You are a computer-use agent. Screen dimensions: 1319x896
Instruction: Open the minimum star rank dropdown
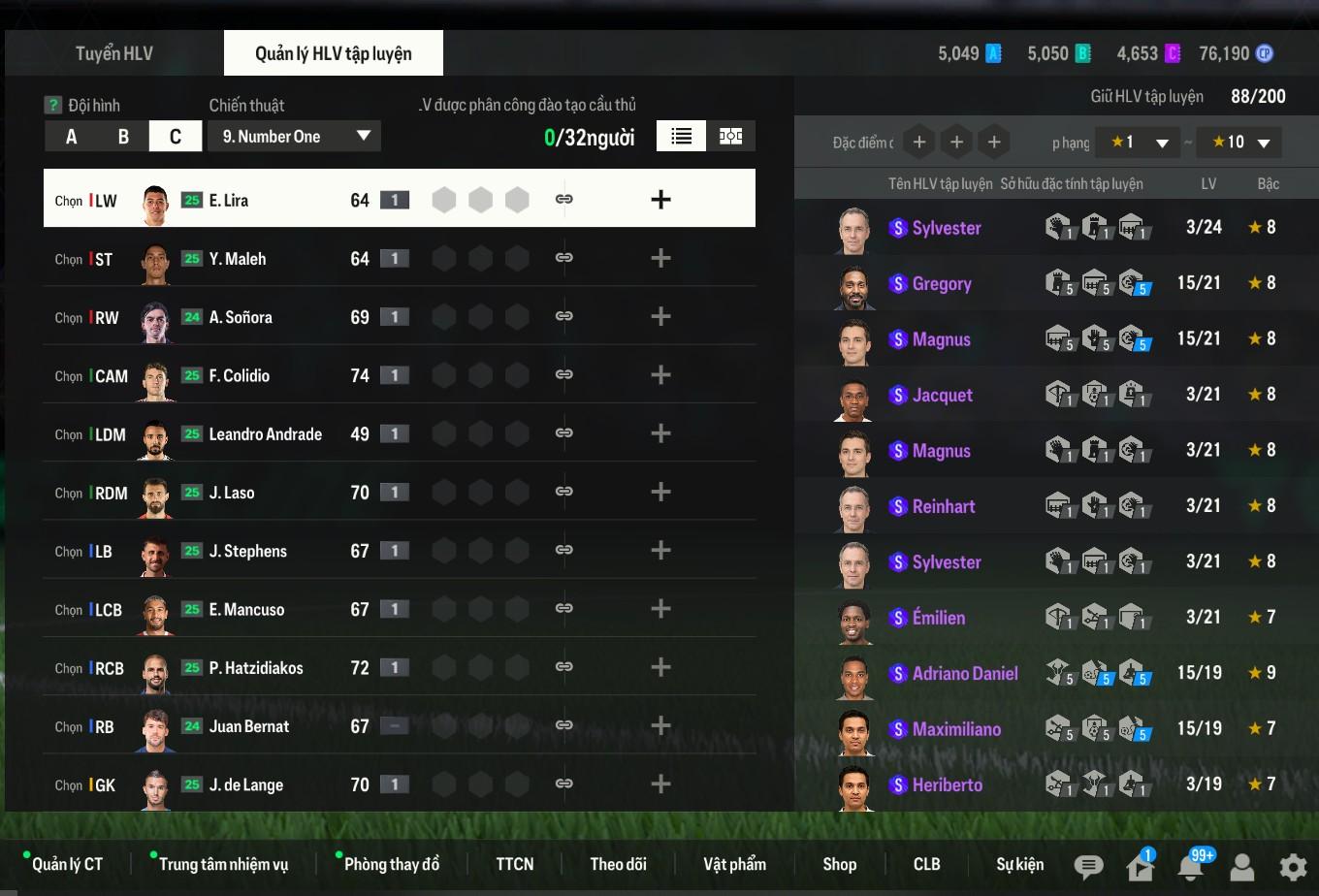pos(1138,143)
